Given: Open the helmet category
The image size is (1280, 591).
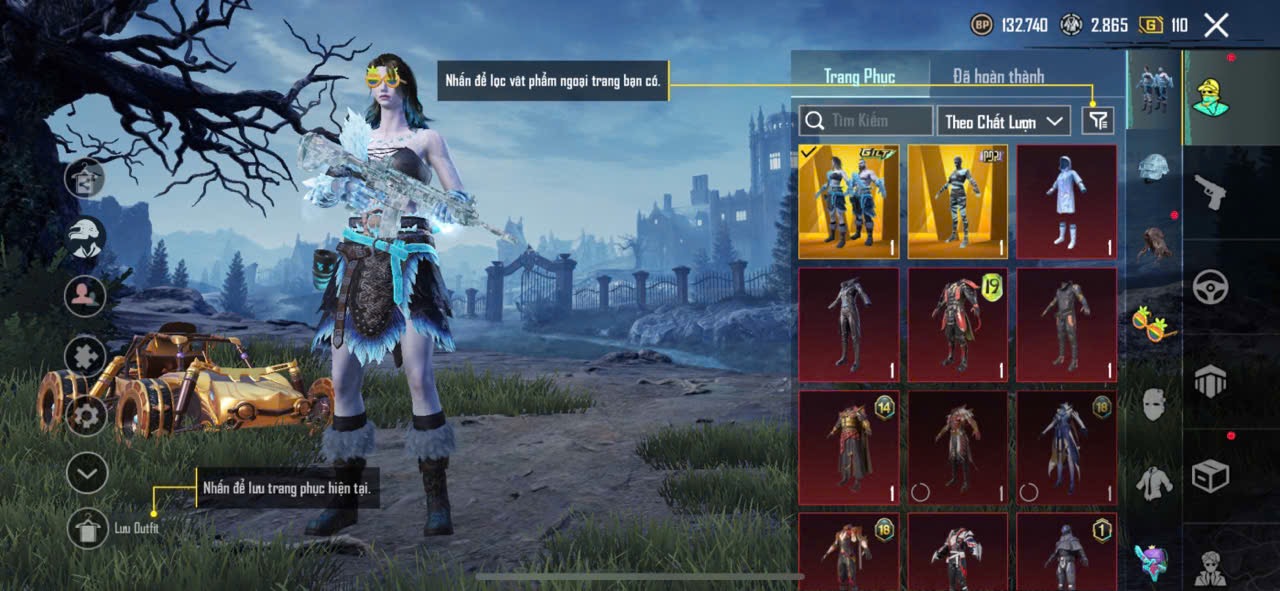Looking at the screenshot, I should point(1154,168).
